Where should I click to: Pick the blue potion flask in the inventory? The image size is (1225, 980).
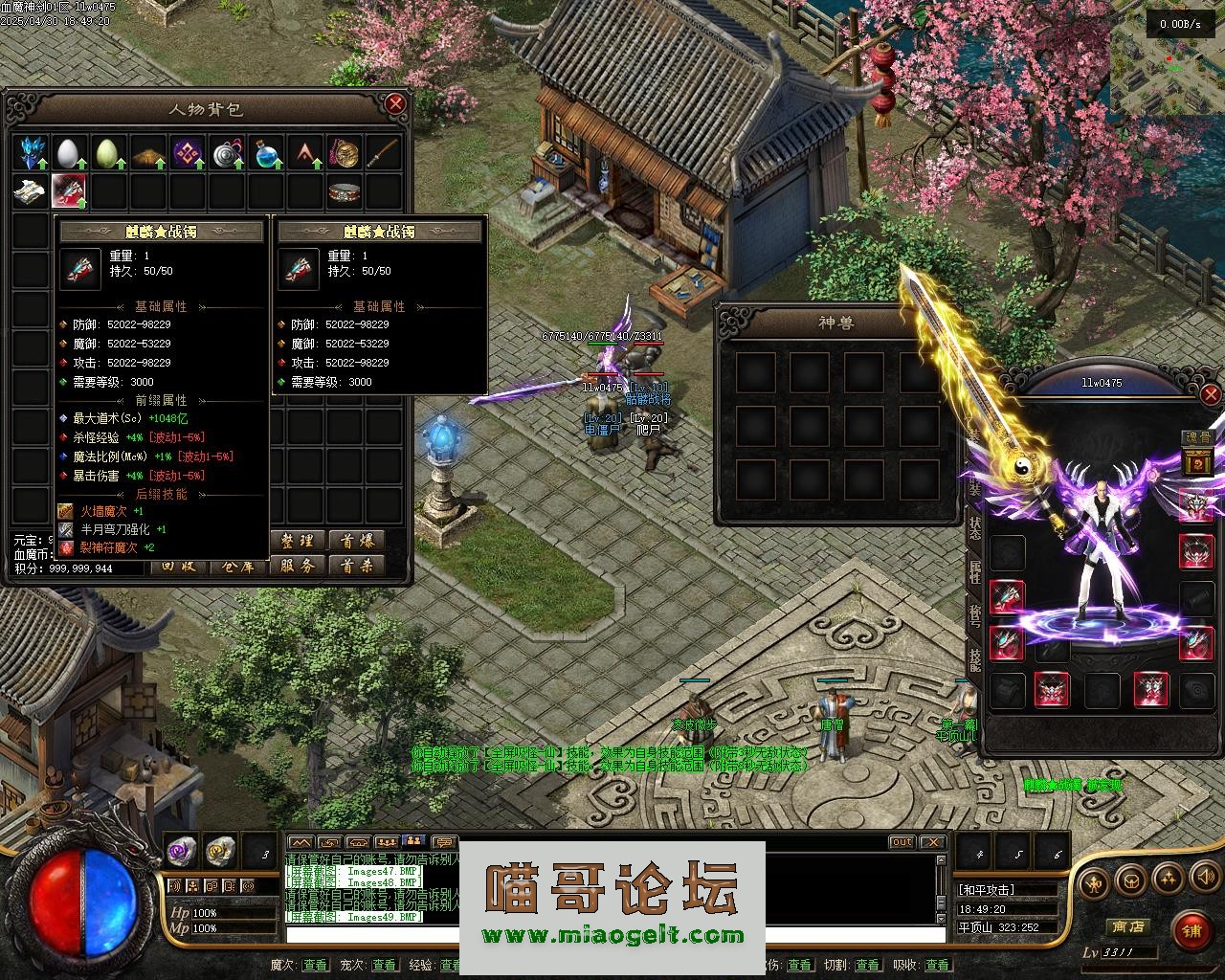265,152
